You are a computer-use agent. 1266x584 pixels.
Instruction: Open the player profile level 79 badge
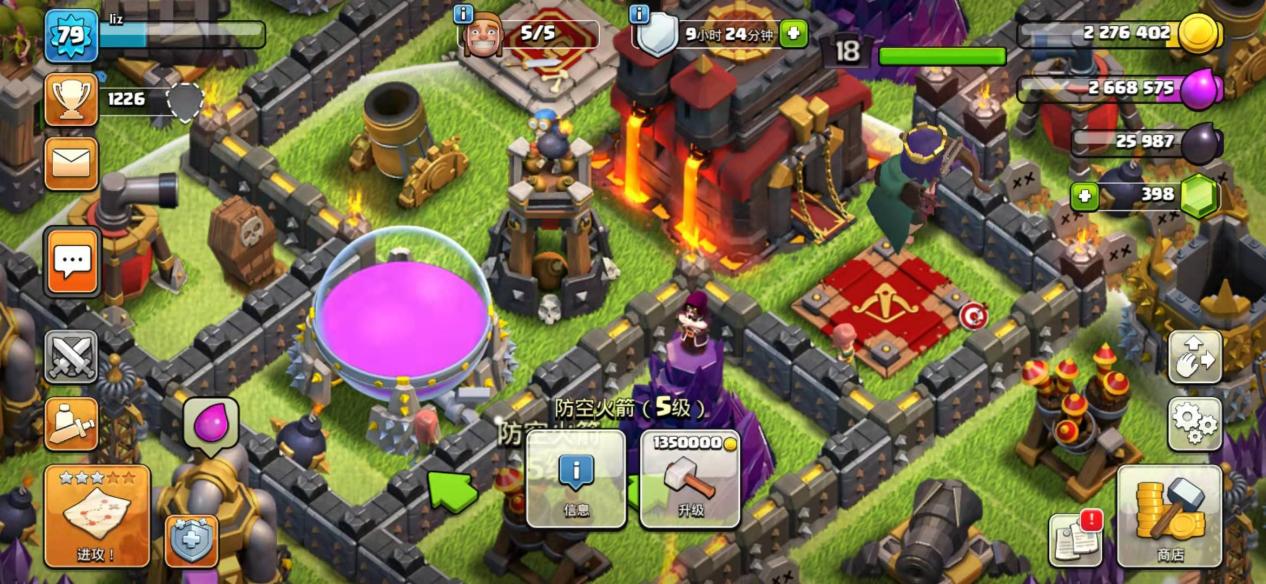(x=70, y=36)
